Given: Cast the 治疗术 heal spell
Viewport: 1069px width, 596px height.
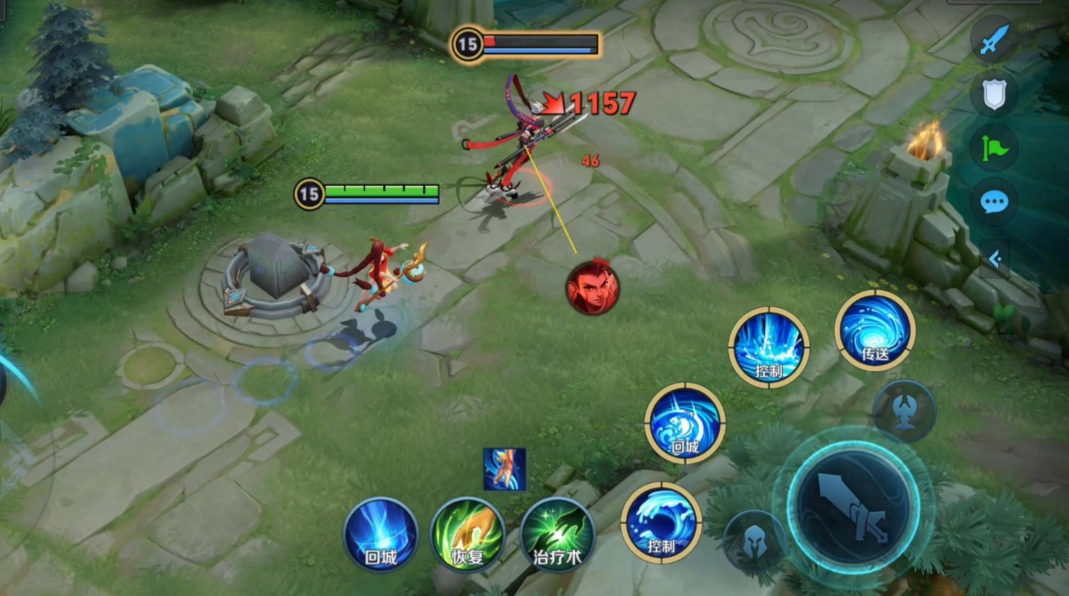Looking at the screenshot, I should 557,534.
